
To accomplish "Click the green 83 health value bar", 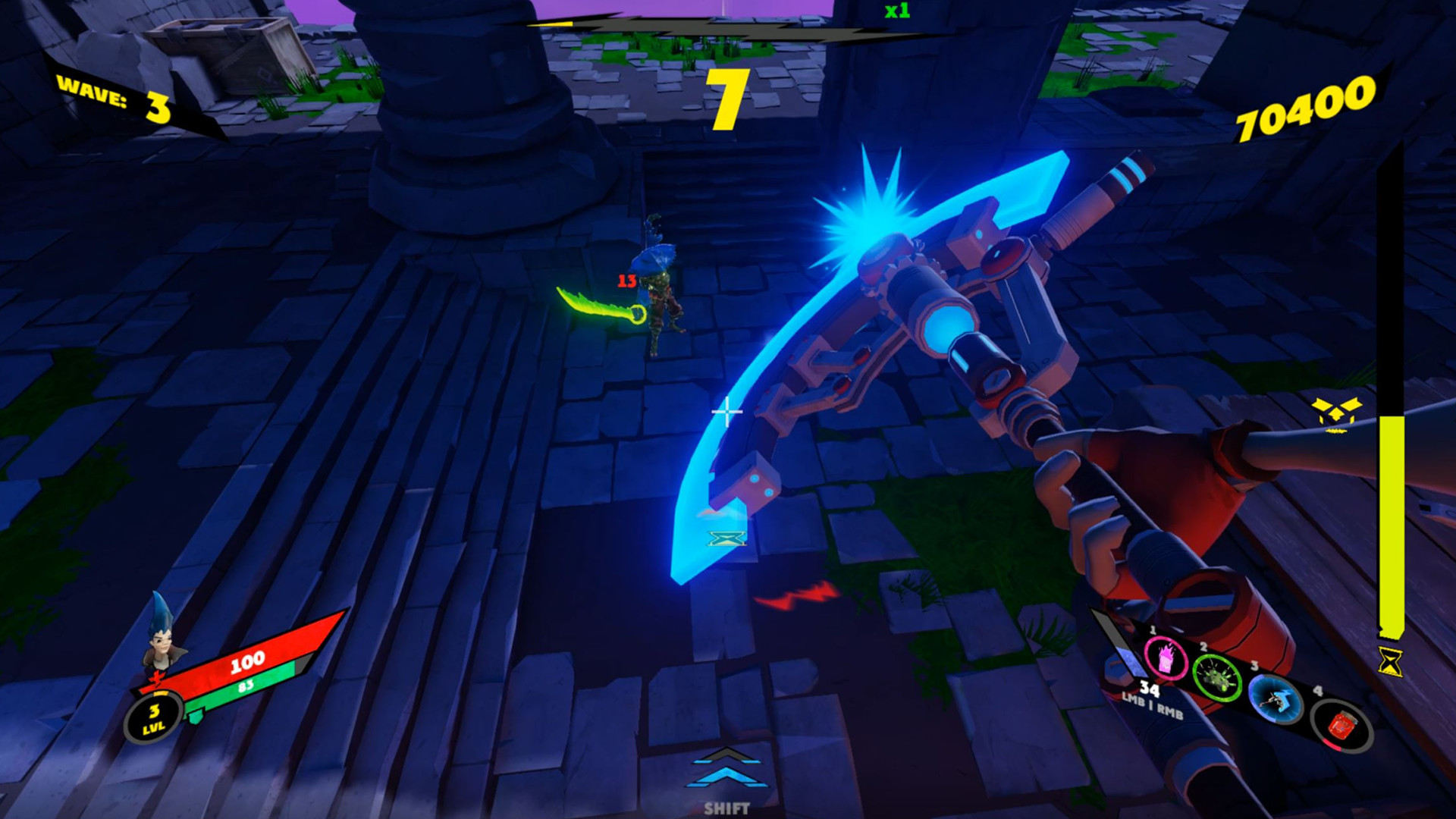I will (x=245, y=685).
